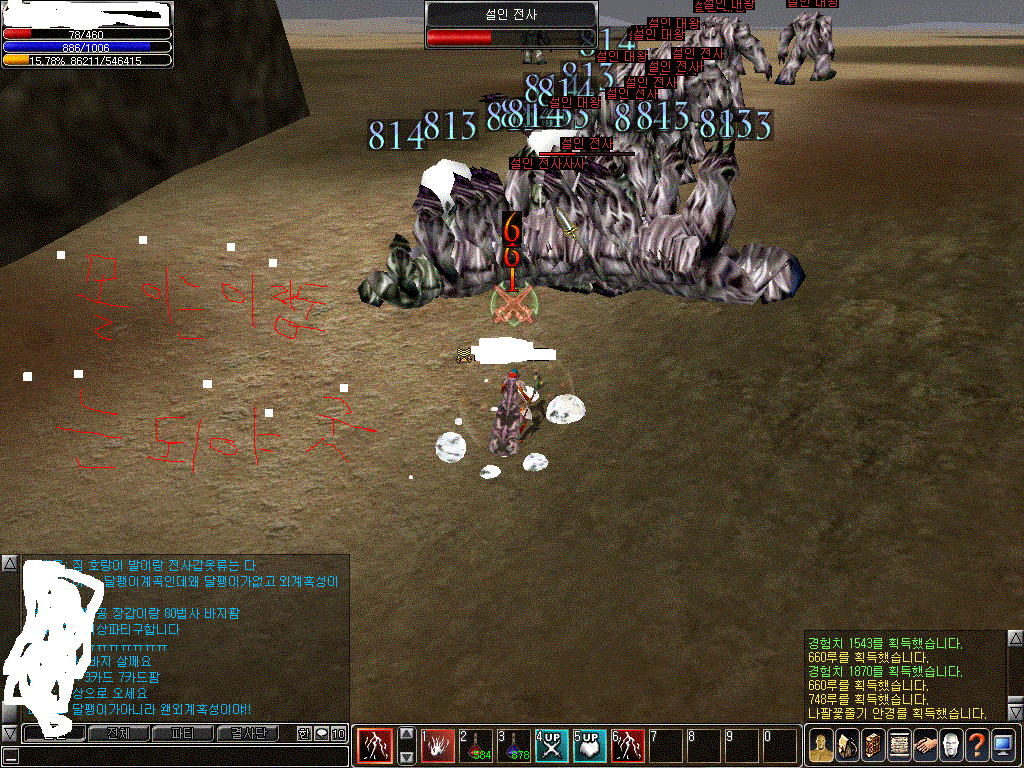Click the system log scroll-up arrow
The height and width of the screenshot is (768, 1024).
tap(1015, 637)
